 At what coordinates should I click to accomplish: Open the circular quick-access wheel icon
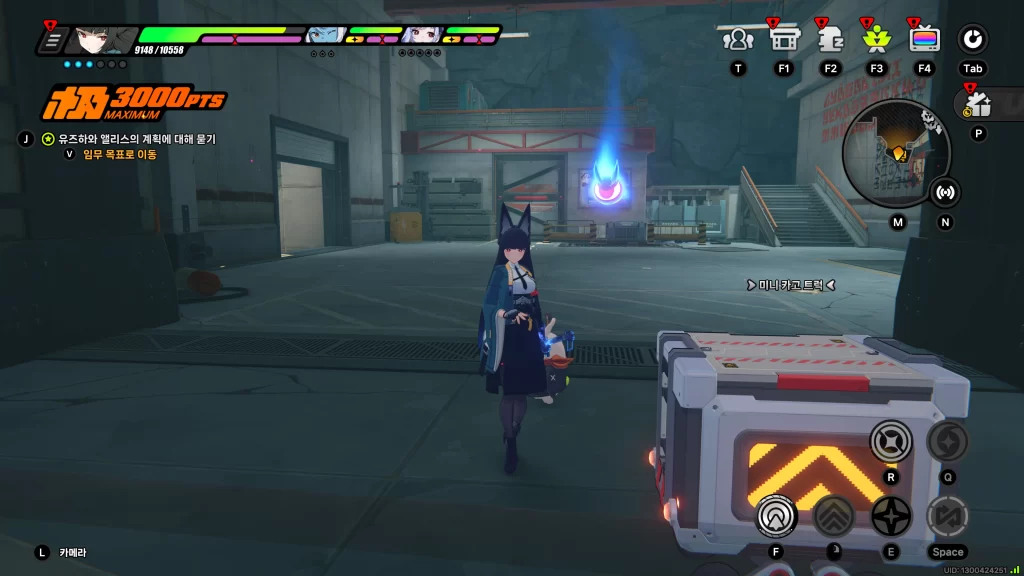click(972, 39)
